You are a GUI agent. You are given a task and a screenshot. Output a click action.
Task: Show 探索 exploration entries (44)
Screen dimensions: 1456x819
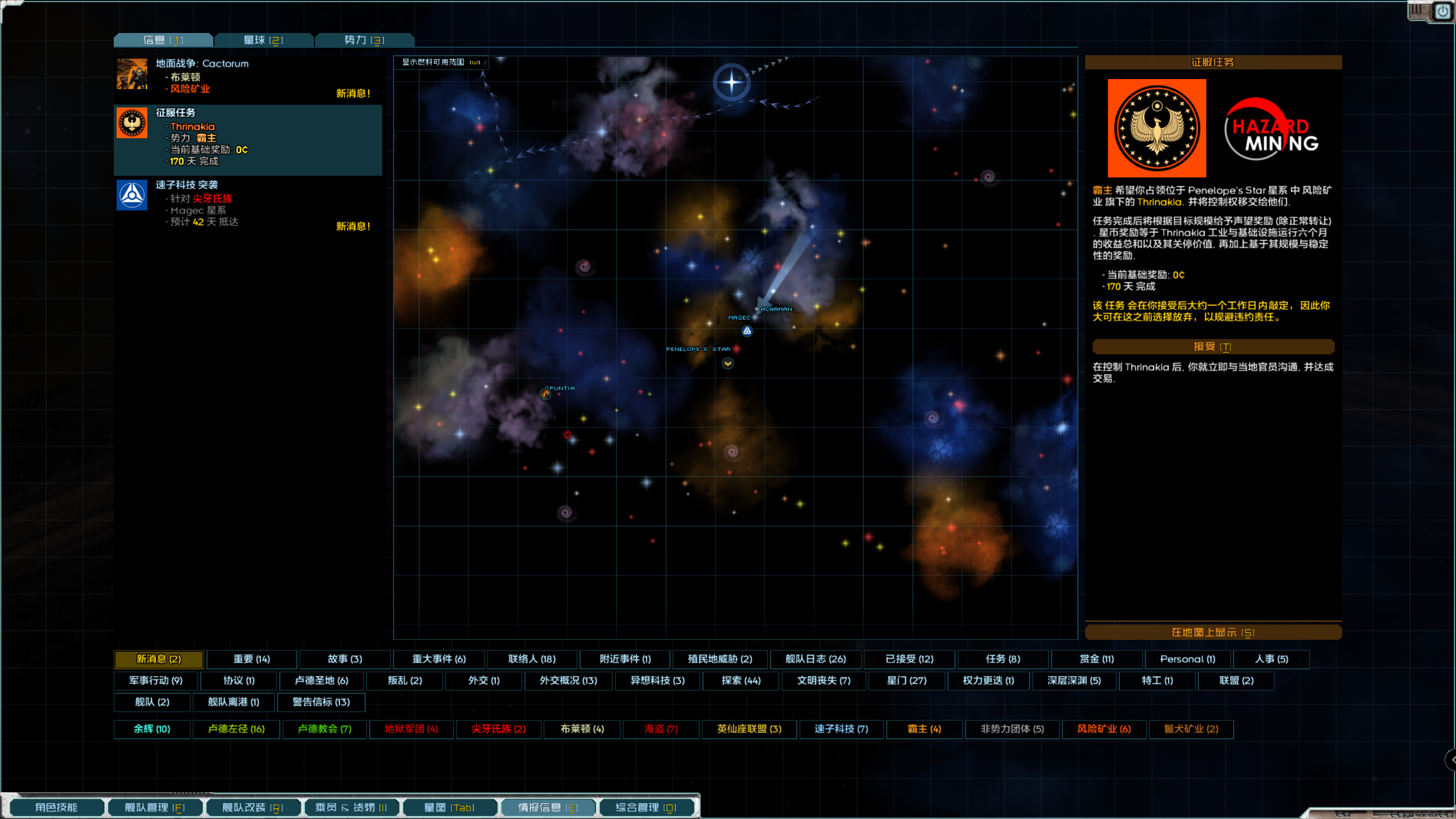[741, 681]
